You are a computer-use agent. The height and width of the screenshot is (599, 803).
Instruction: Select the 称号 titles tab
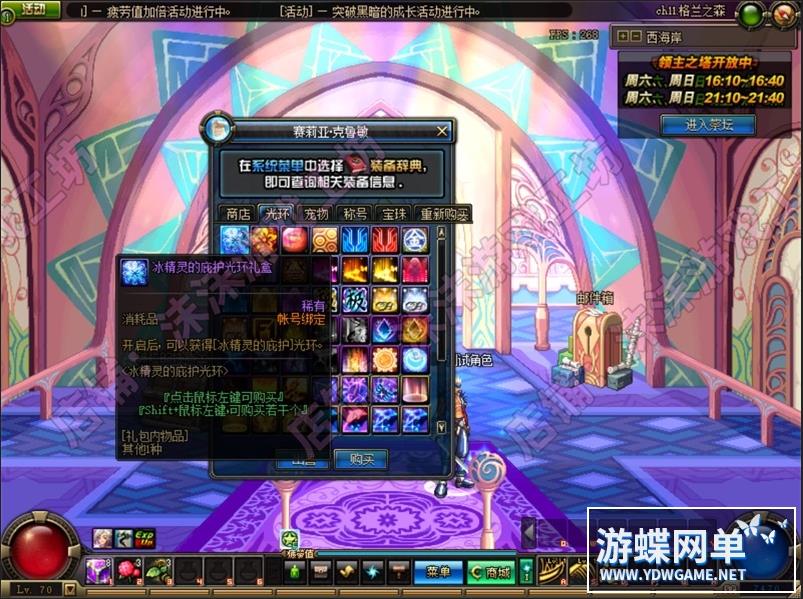355,213
